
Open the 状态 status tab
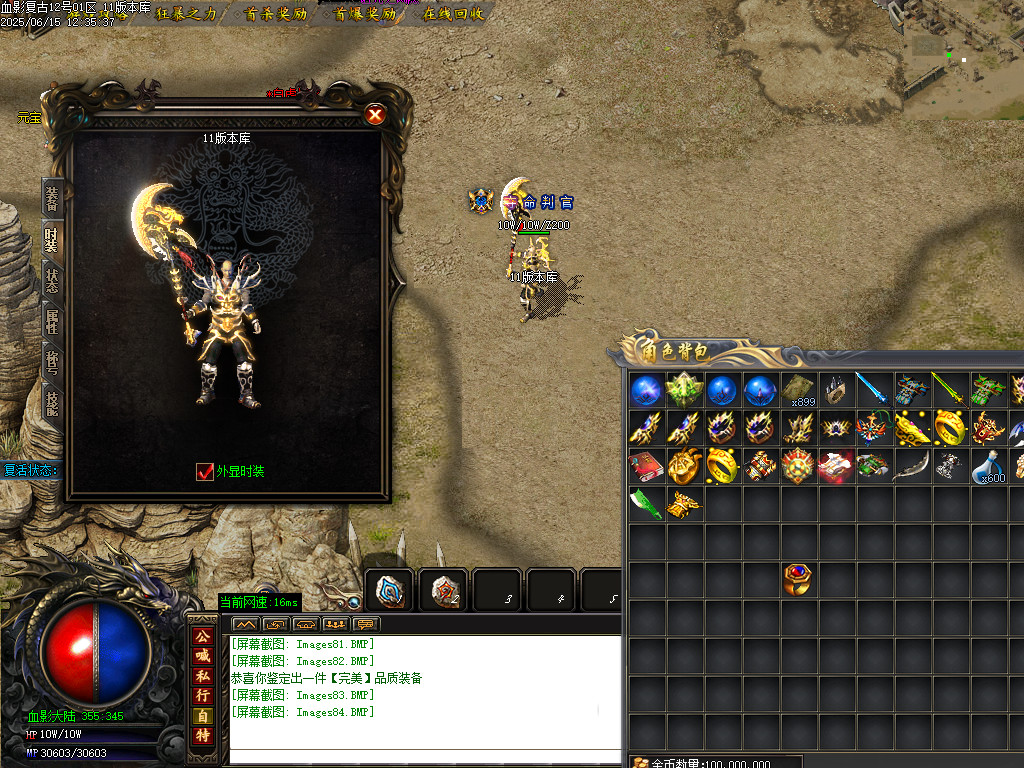pyautogui.click(x=51, y=280)
